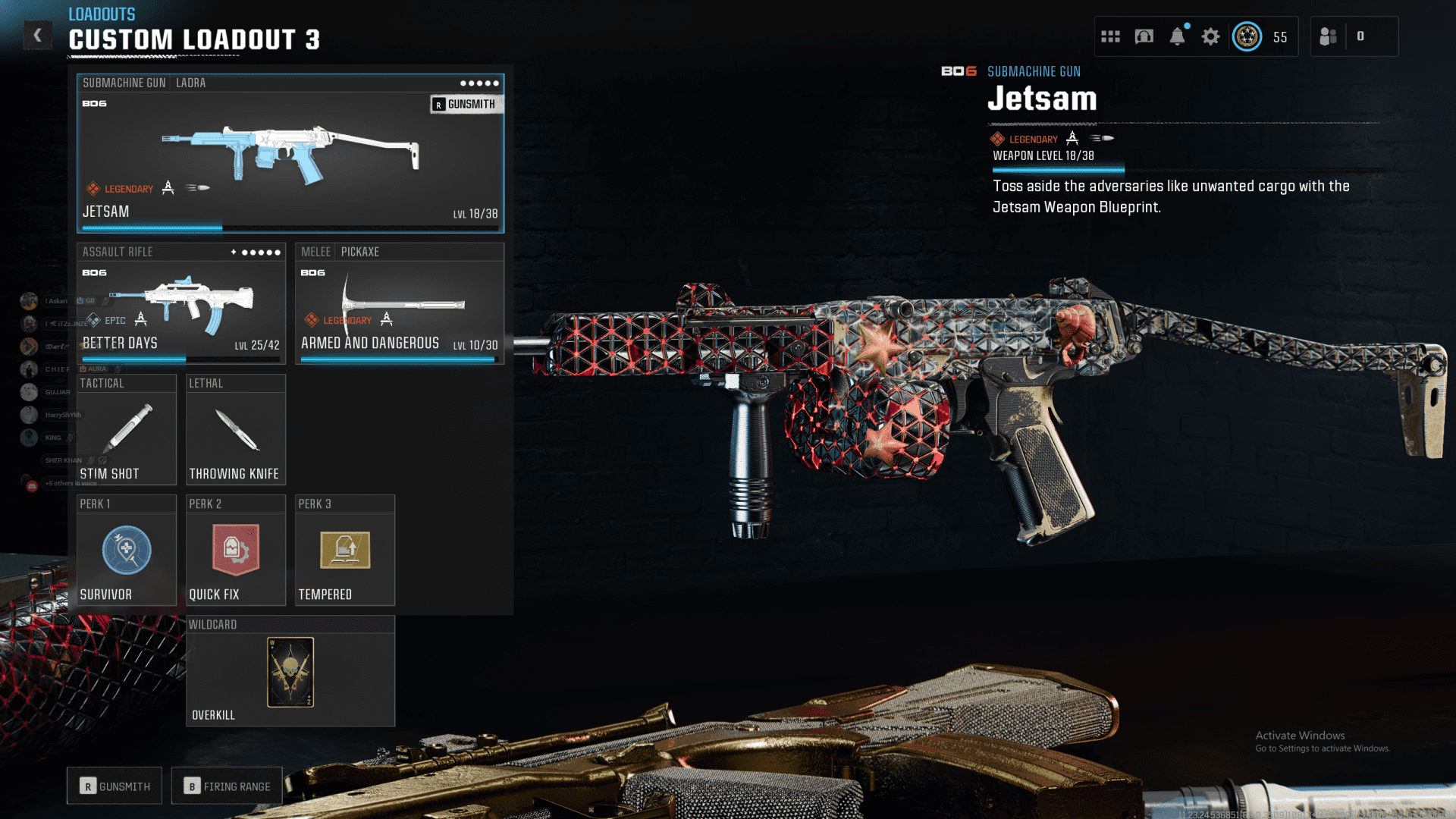Choose the Armed and Dangerous pickaxe melee slot
1456x819 pixels.
point(399,303)
